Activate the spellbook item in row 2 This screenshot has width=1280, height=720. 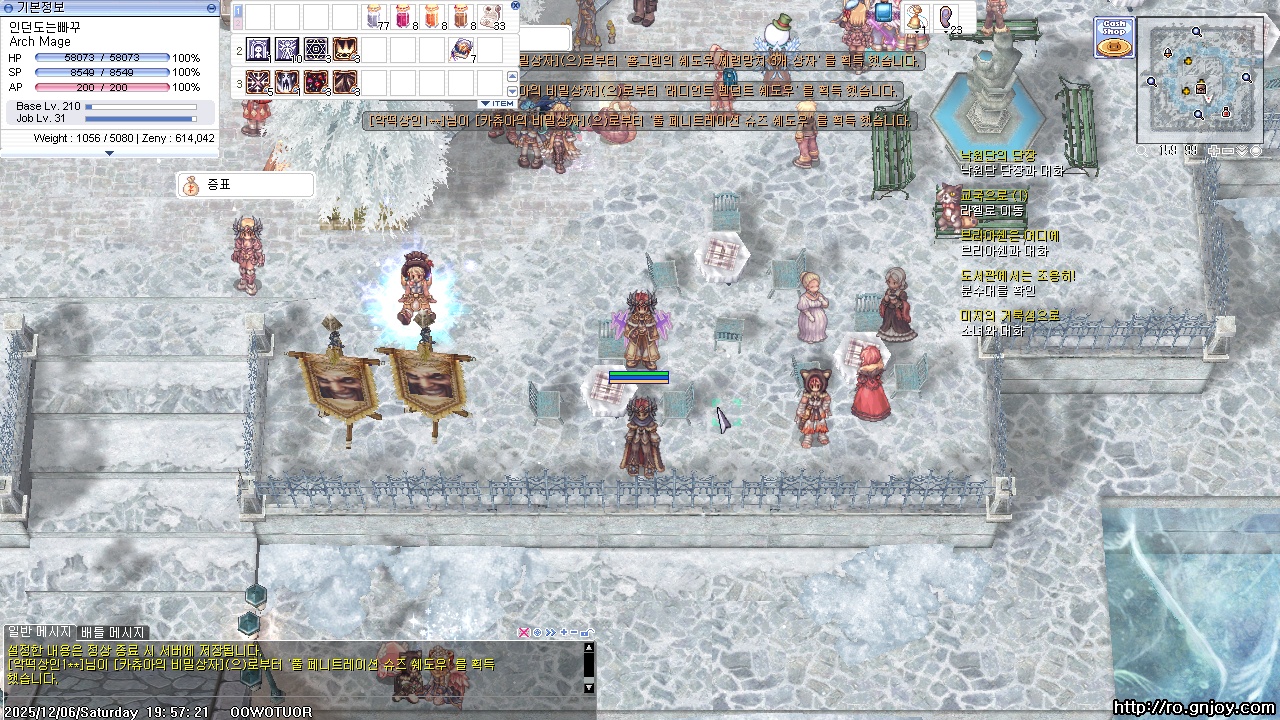pyautogui.click(x=462, y=49)
